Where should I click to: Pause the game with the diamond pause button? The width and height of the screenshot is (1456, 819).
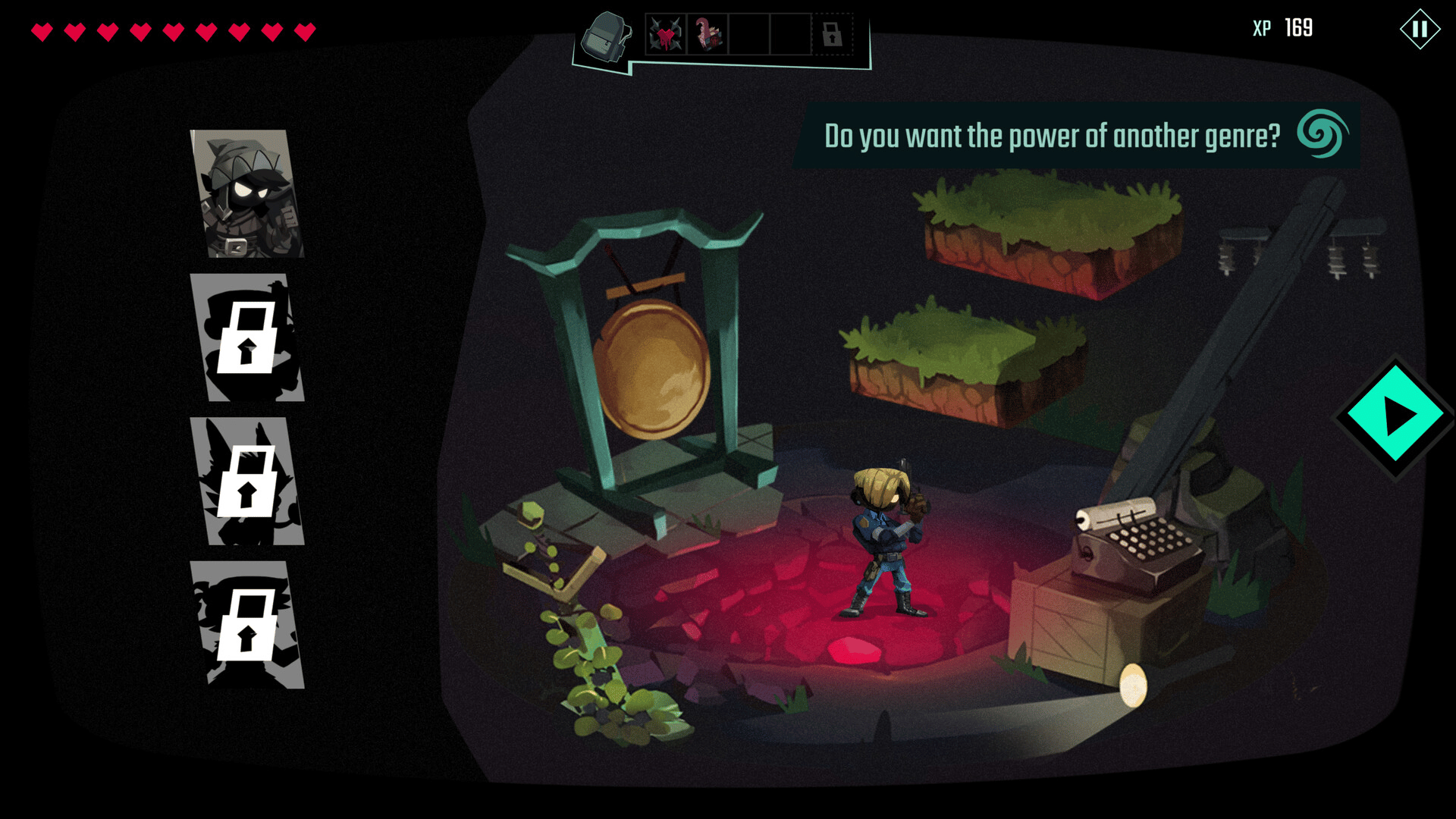[1420, 30]
